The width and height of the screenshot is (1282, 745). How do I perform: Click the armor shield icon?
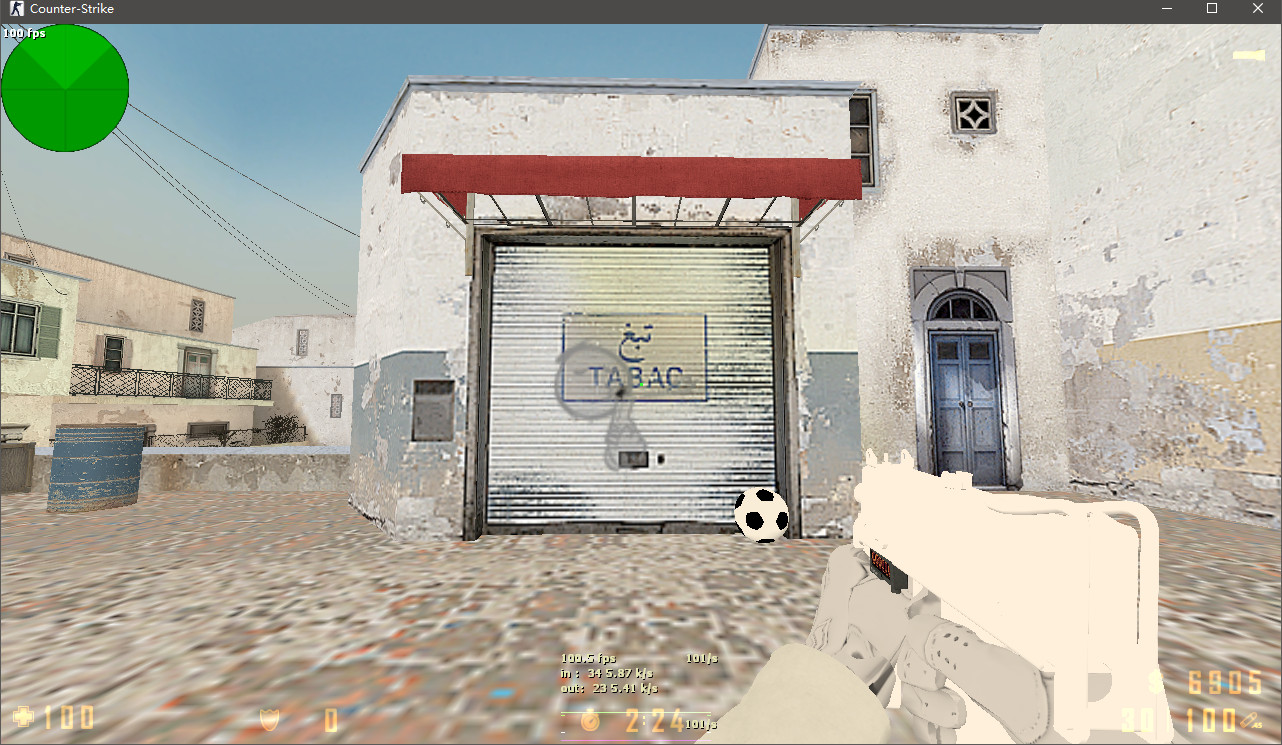coord(268,717)
